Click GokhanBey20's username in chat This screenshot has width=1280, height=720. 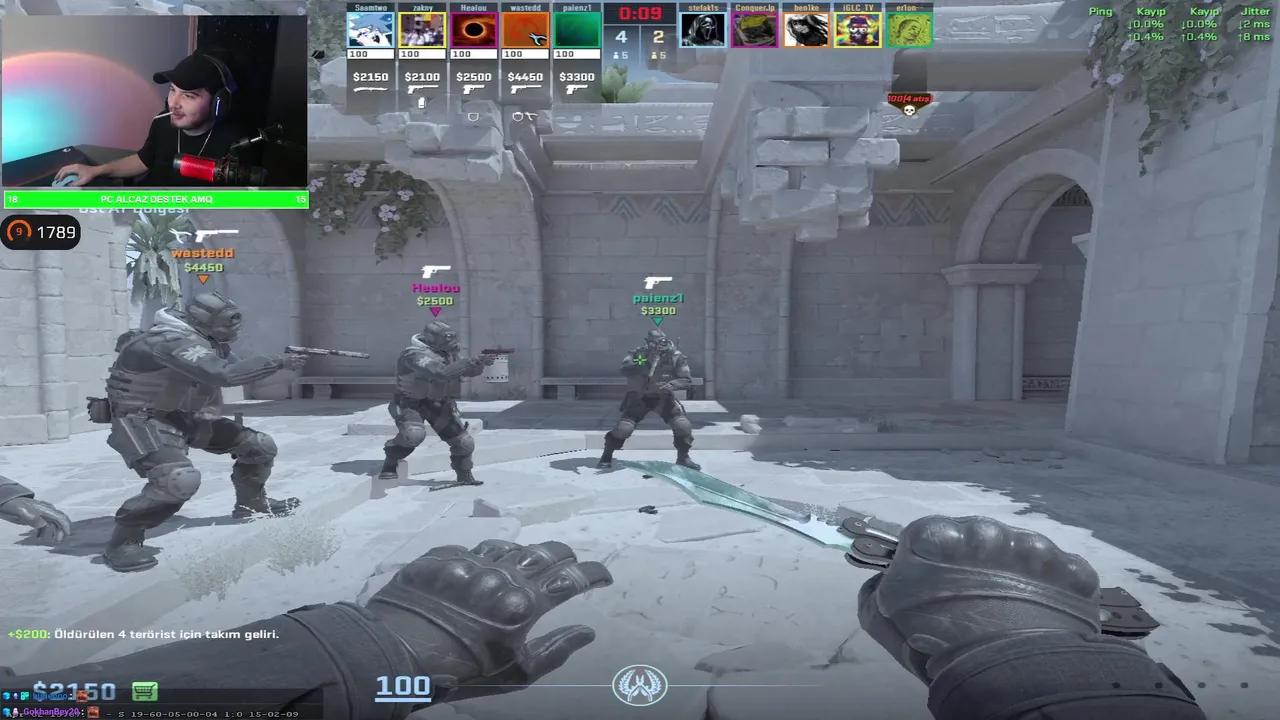tap(52, 712)
